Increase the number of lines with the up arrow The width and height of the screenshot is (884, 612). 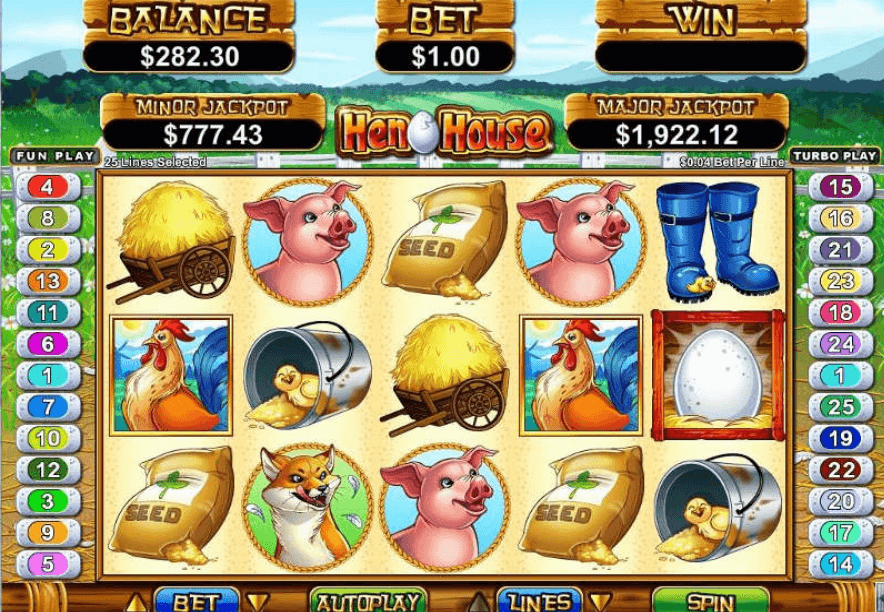pos(481,602)
